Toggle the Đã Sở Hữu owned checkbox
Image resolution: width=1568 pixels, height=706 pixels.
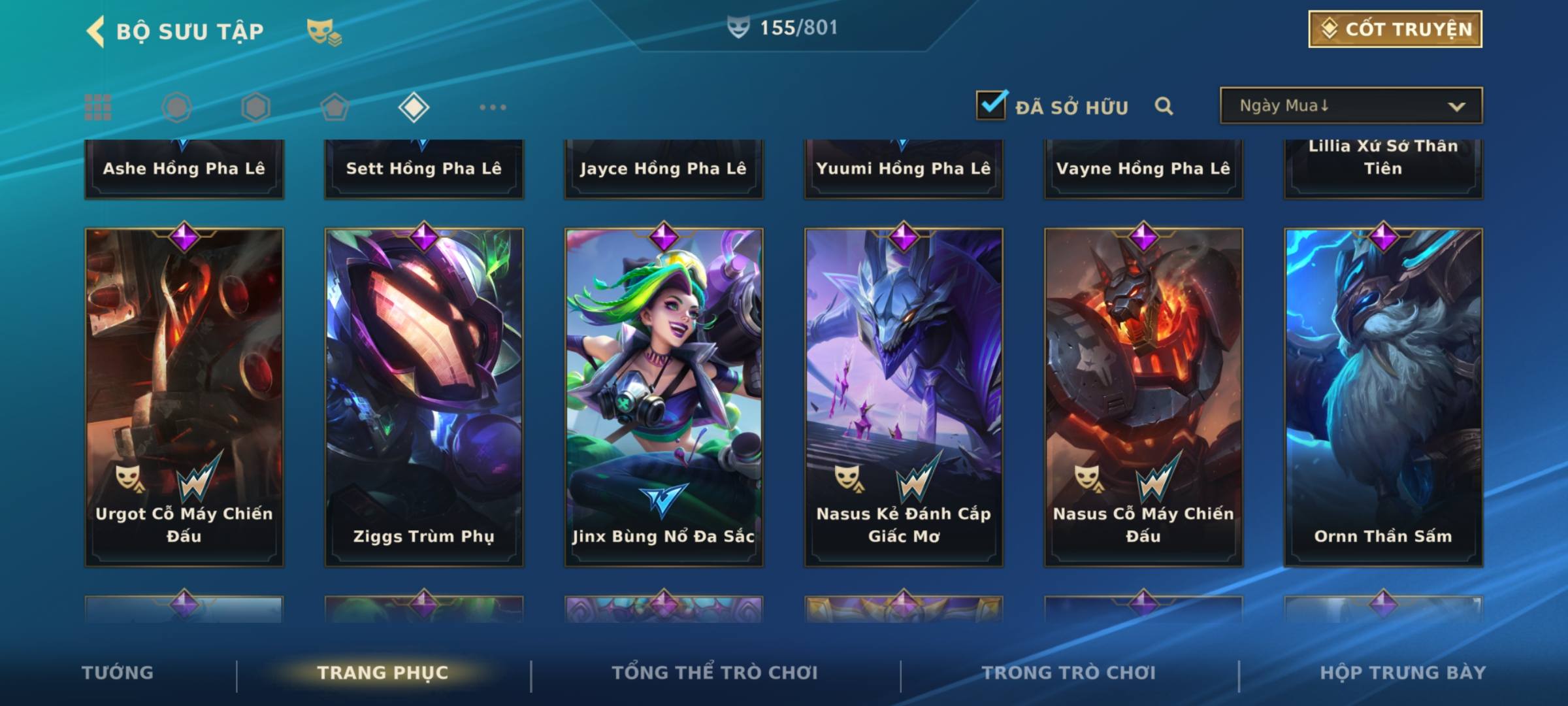(x=991, y=105)
